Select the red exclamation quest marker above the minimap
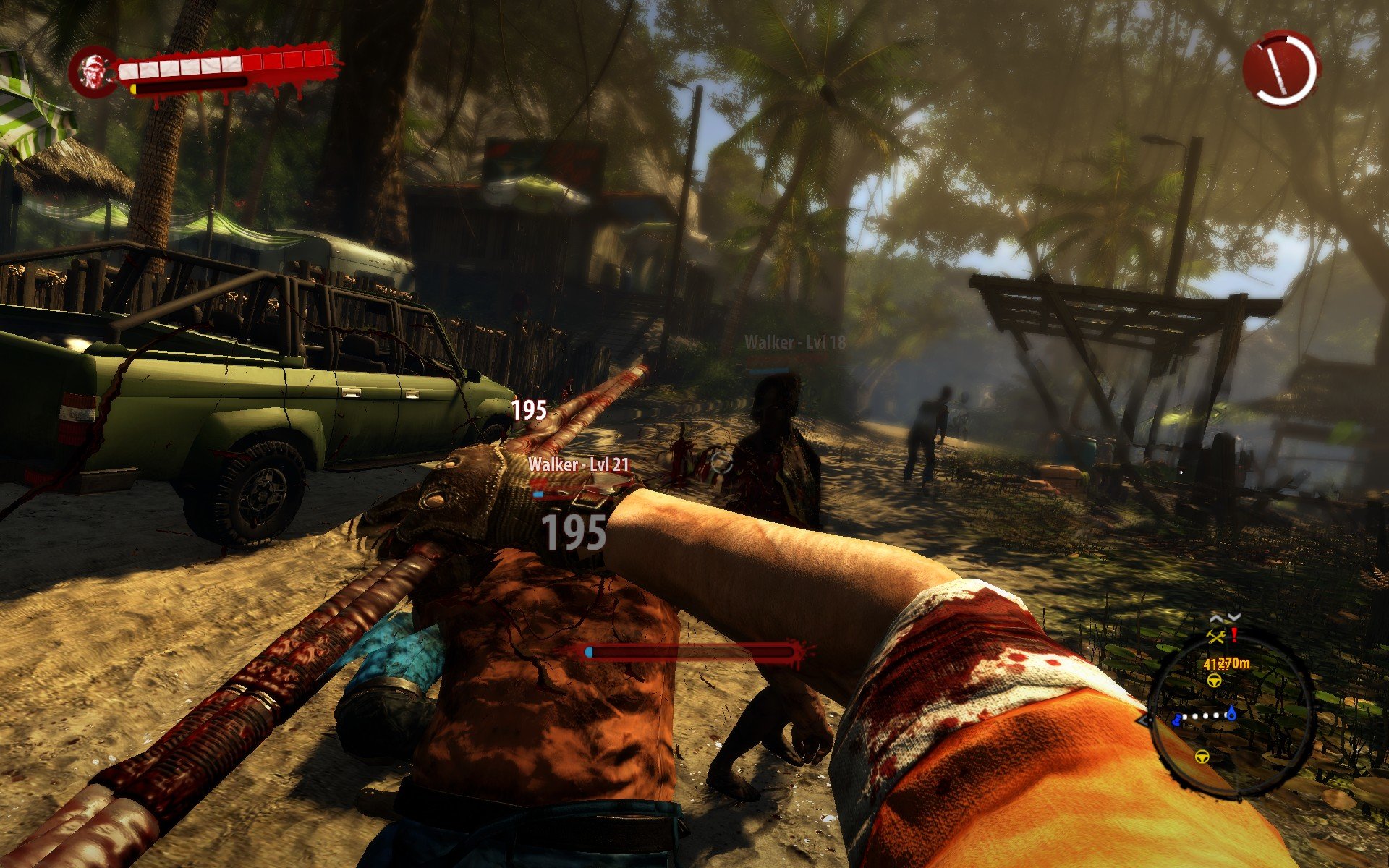The height and width of the screenshot is (868, 1389). tap(1234, 634)
